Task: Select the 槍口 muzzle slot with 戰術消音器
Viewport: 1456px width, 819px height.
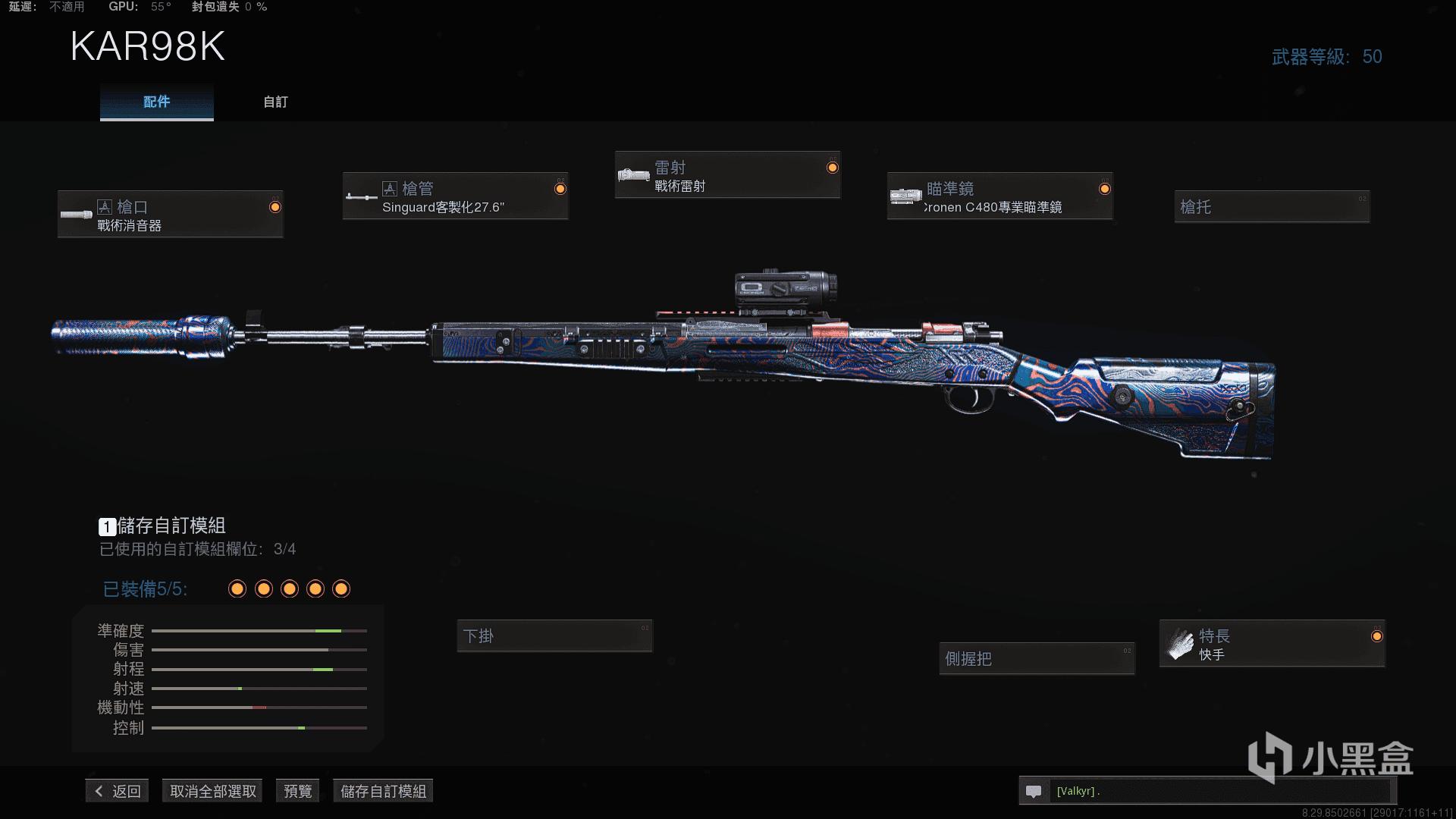Action: click(x=171, y=215)
